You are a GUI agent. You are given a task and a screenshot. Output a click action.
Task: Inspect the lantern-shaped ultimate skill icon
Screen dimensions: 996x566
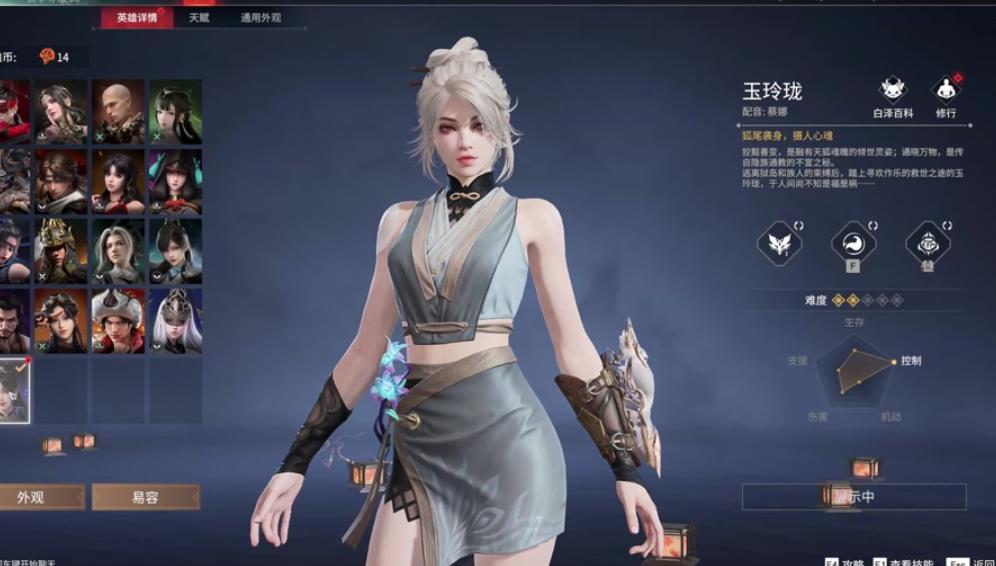click(927, 243)
